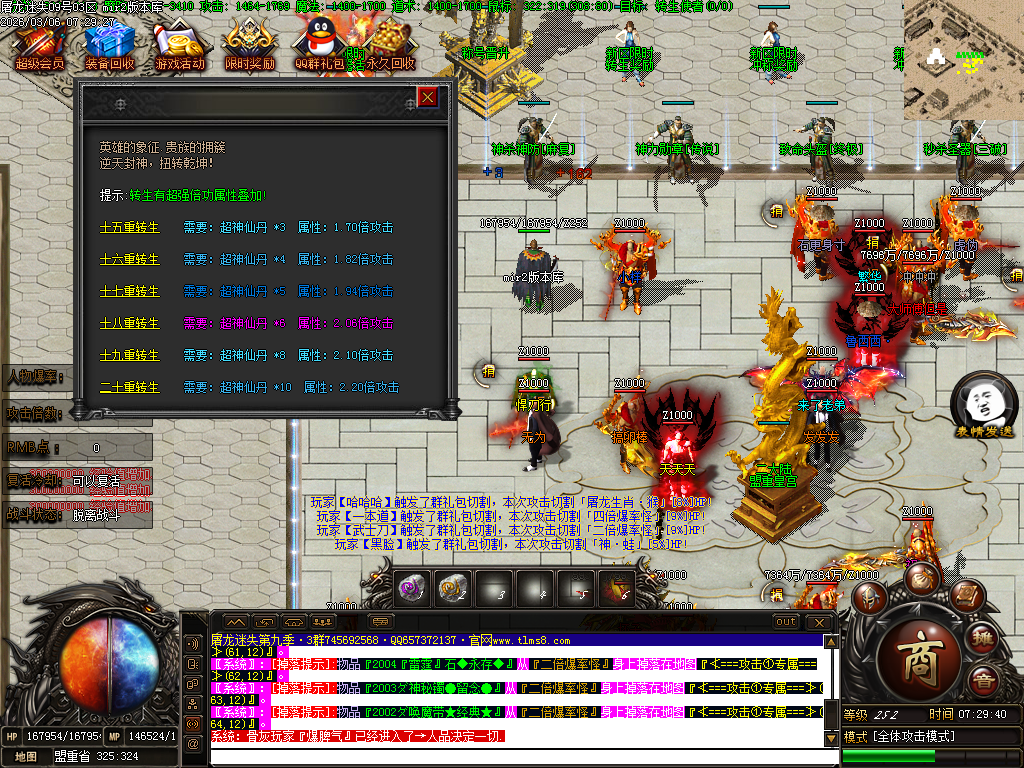Screen dimensions: 1024x768
Task: Close the rebirth dialog with the red X
Action: coord(427,97)
